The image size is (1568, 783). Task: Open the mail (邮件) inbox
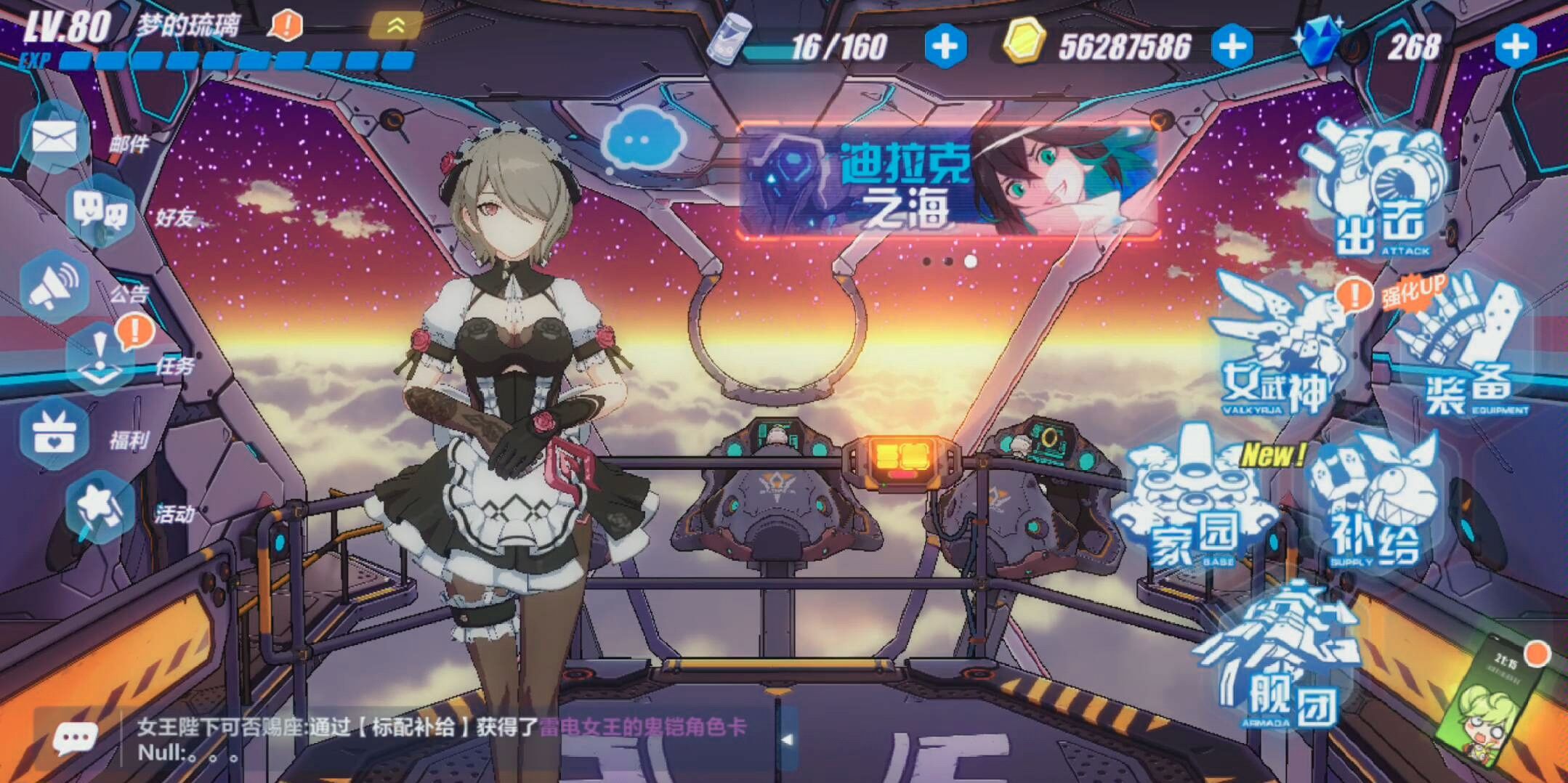point(55,137)
